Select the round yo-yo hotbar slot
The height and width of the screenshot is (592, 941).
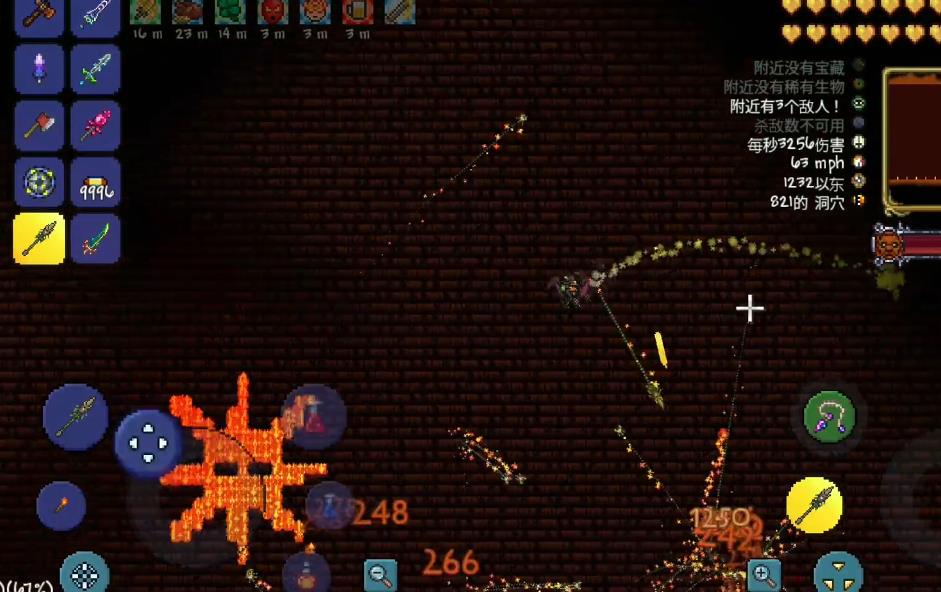pos(39,183)
